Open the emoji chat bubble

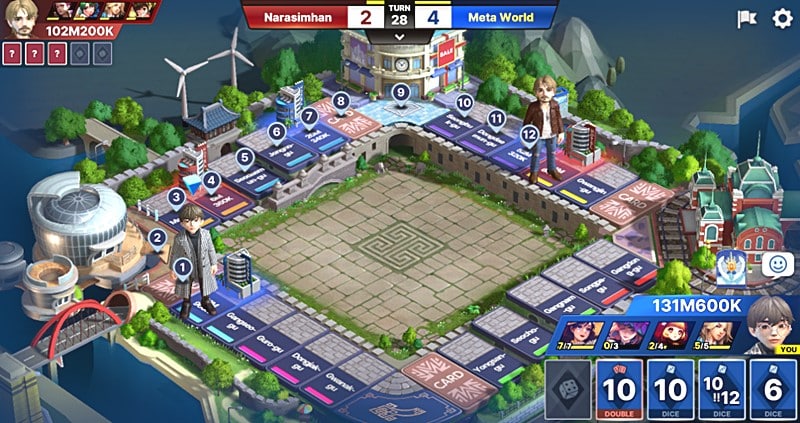[776, 264]
